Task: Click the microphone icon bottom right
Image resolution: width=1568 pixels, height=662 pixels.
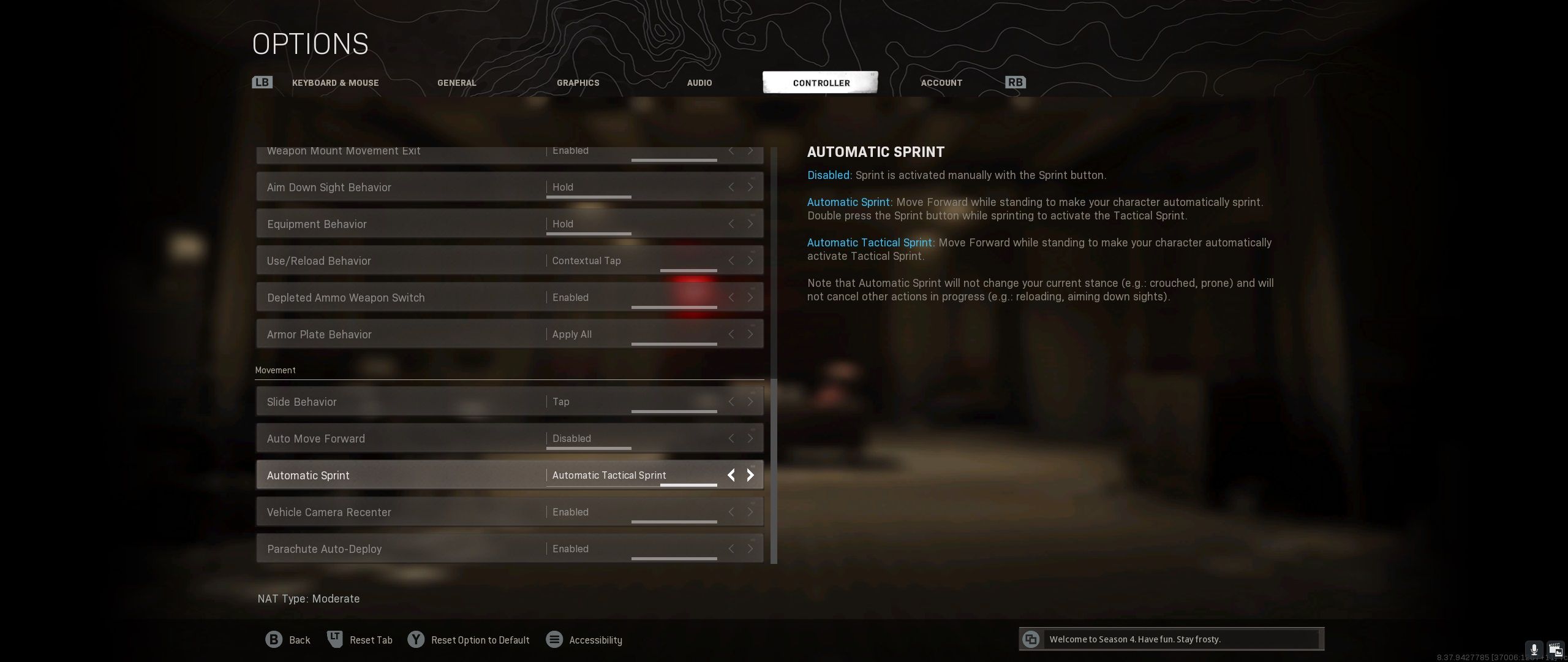Action: 1534,649
